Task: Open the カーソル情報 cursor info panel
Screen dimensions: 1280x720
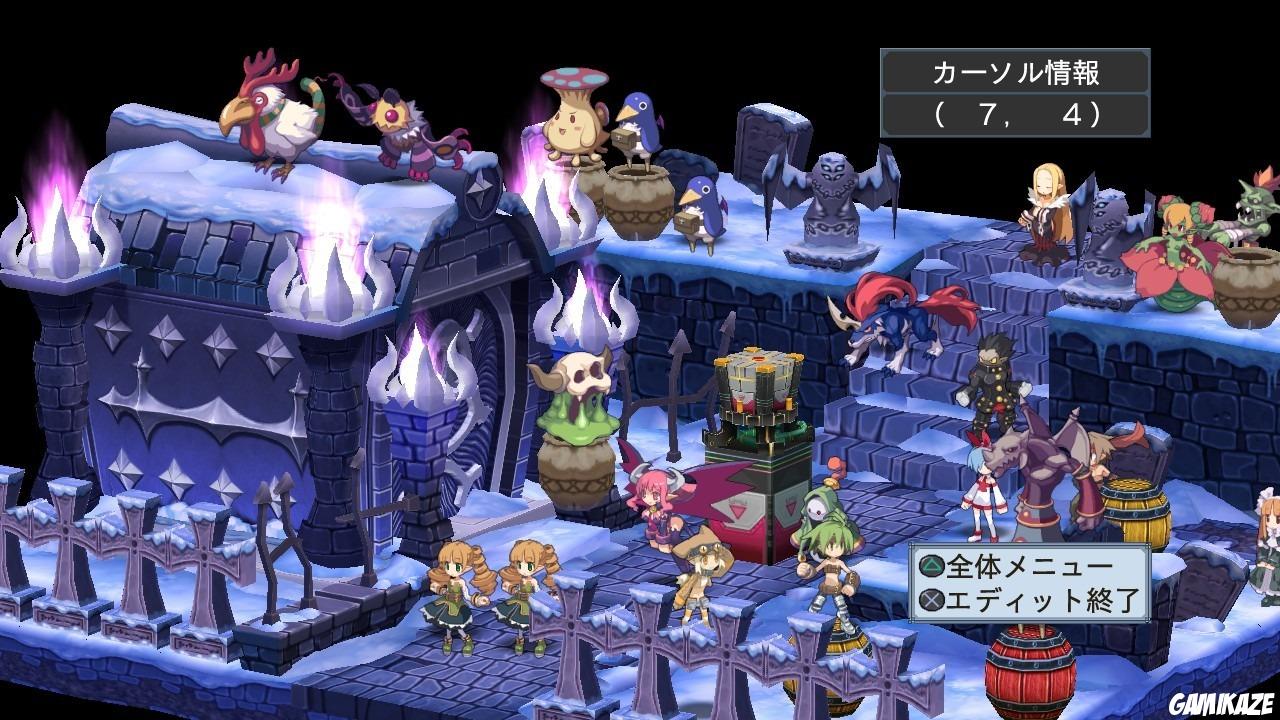Action: pyautogui.click(x=1016, y=70)
